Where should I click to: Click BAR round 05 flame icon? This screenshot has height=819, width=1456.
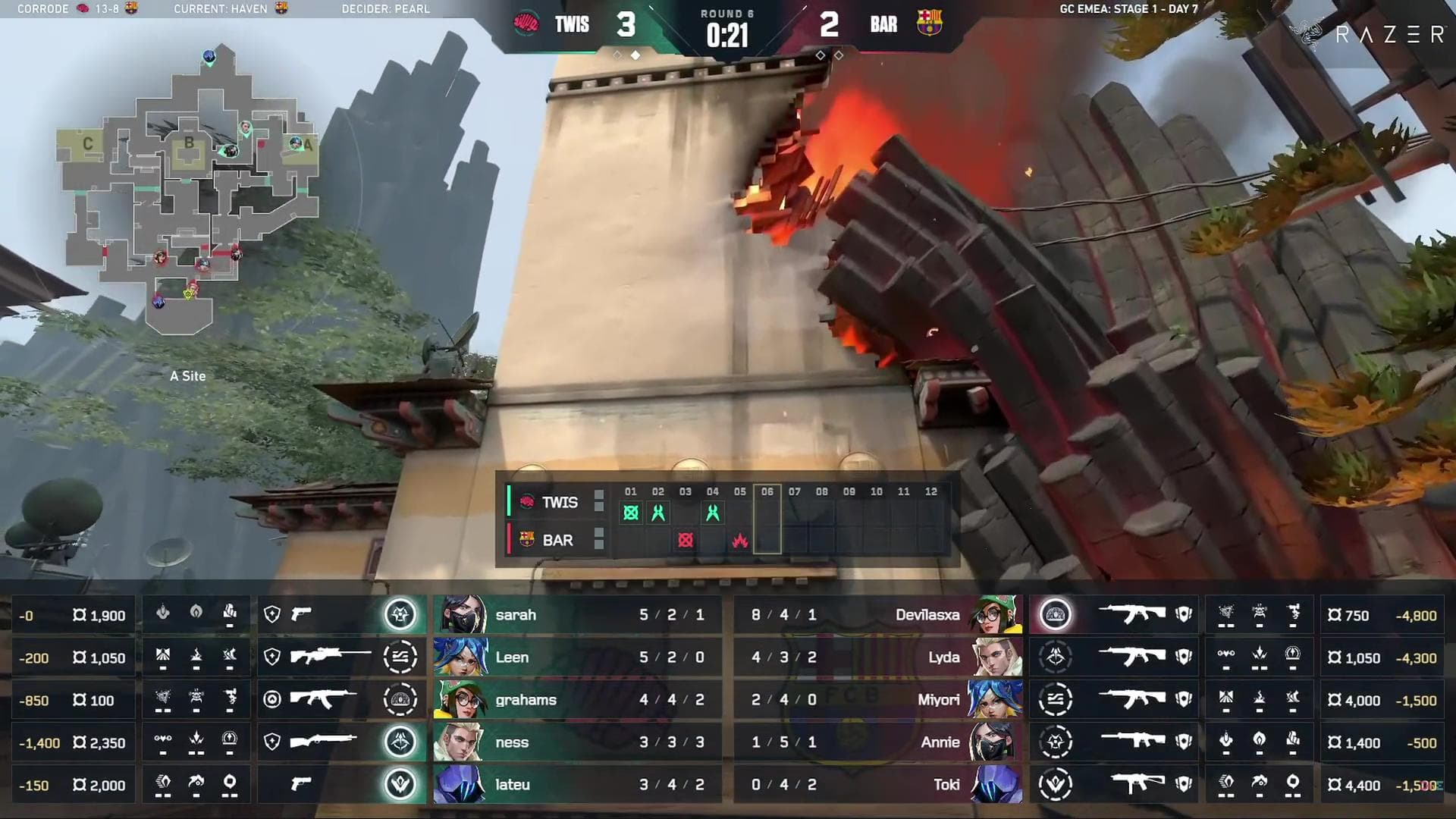(740, 541)
